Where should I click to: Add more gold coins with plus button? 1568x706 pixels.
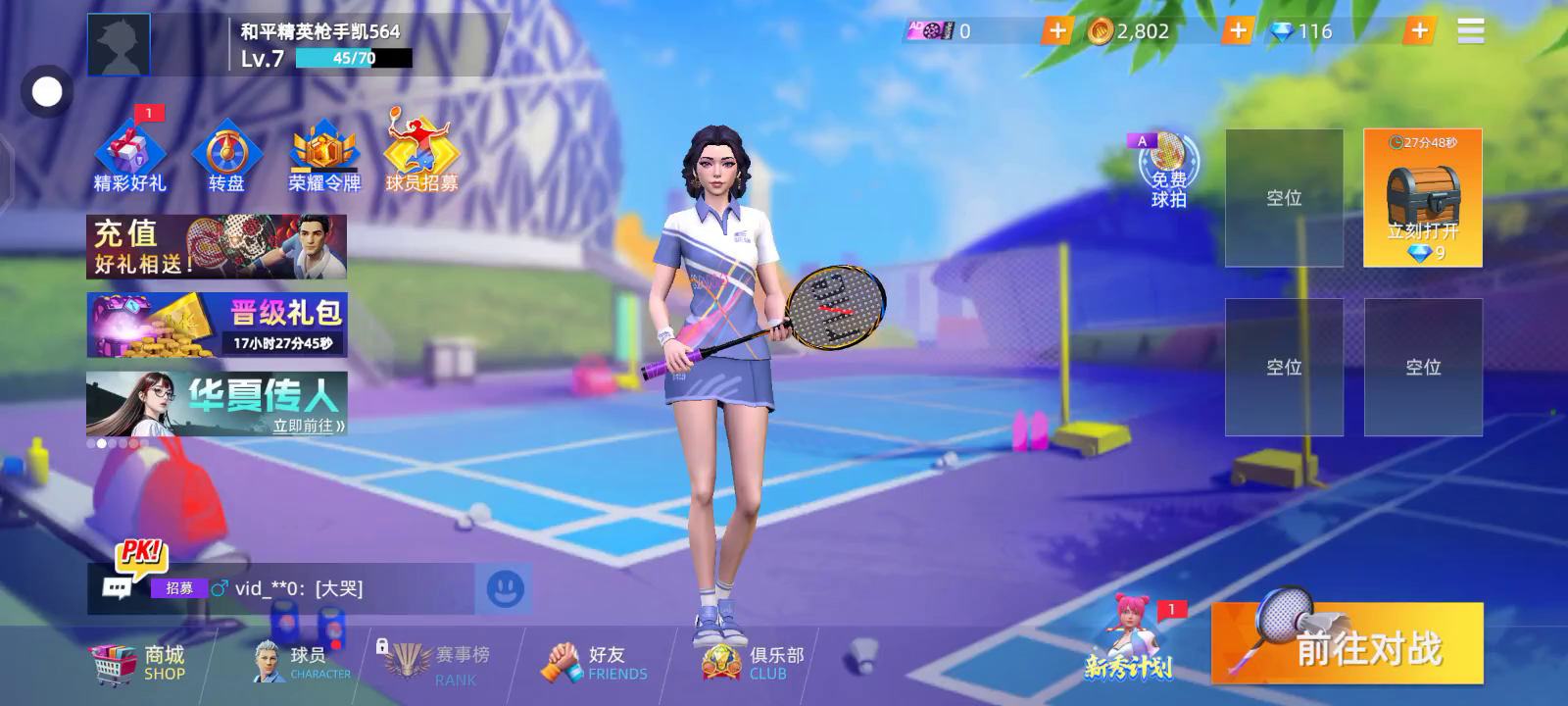coord(1238,31)
